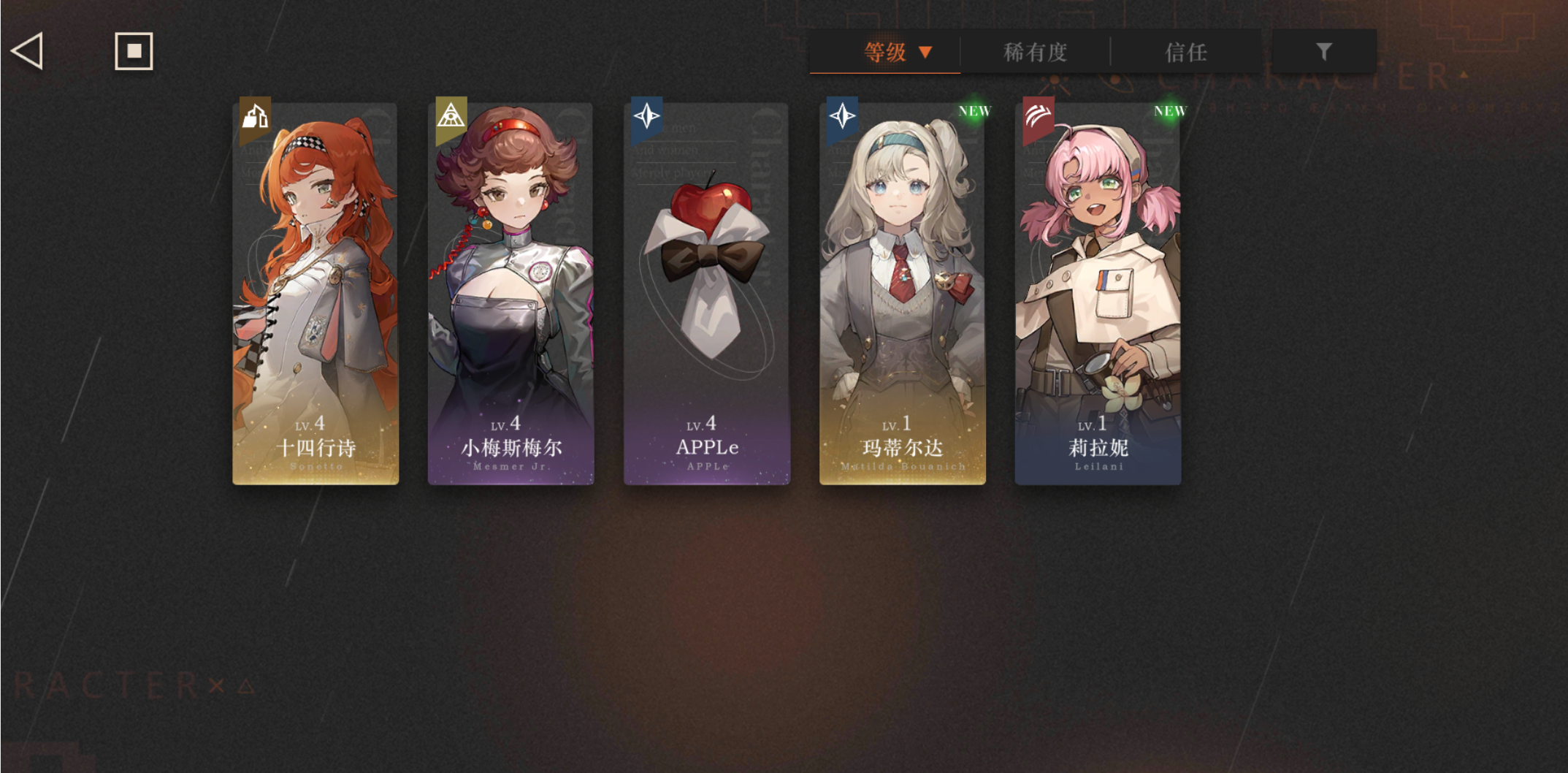Click the pyramid faction icon on Mesmer Jr.'s card
The image size is (1568, 773).
click(453, 115)
